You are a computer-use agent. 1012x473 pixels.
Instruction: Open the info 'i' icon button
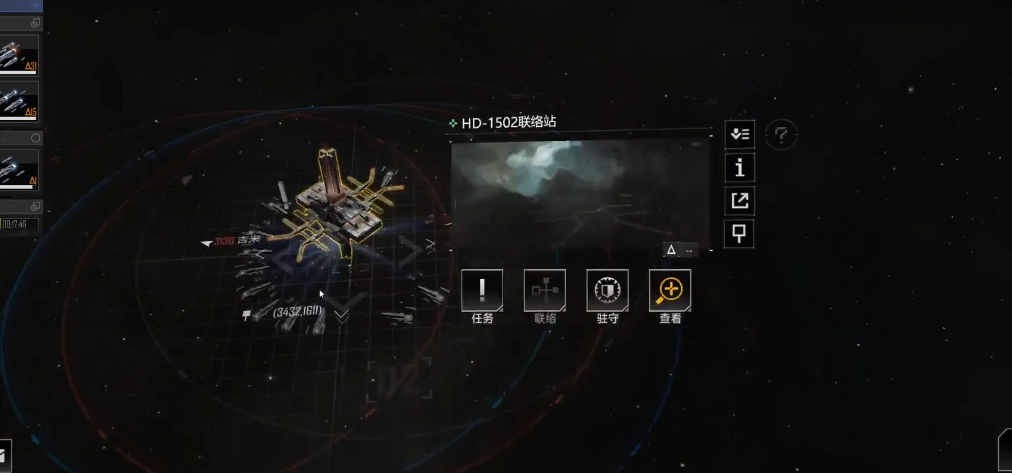pyautogui.click(x=739, y=167)
